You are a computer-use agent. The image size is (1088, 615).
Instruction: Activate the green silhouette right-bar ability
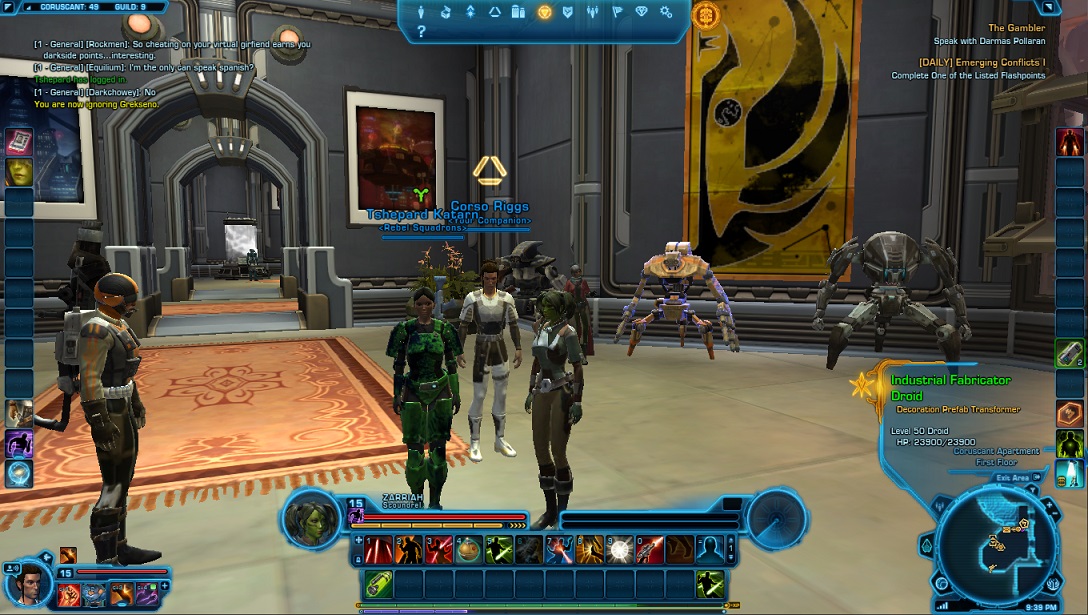1070,442
